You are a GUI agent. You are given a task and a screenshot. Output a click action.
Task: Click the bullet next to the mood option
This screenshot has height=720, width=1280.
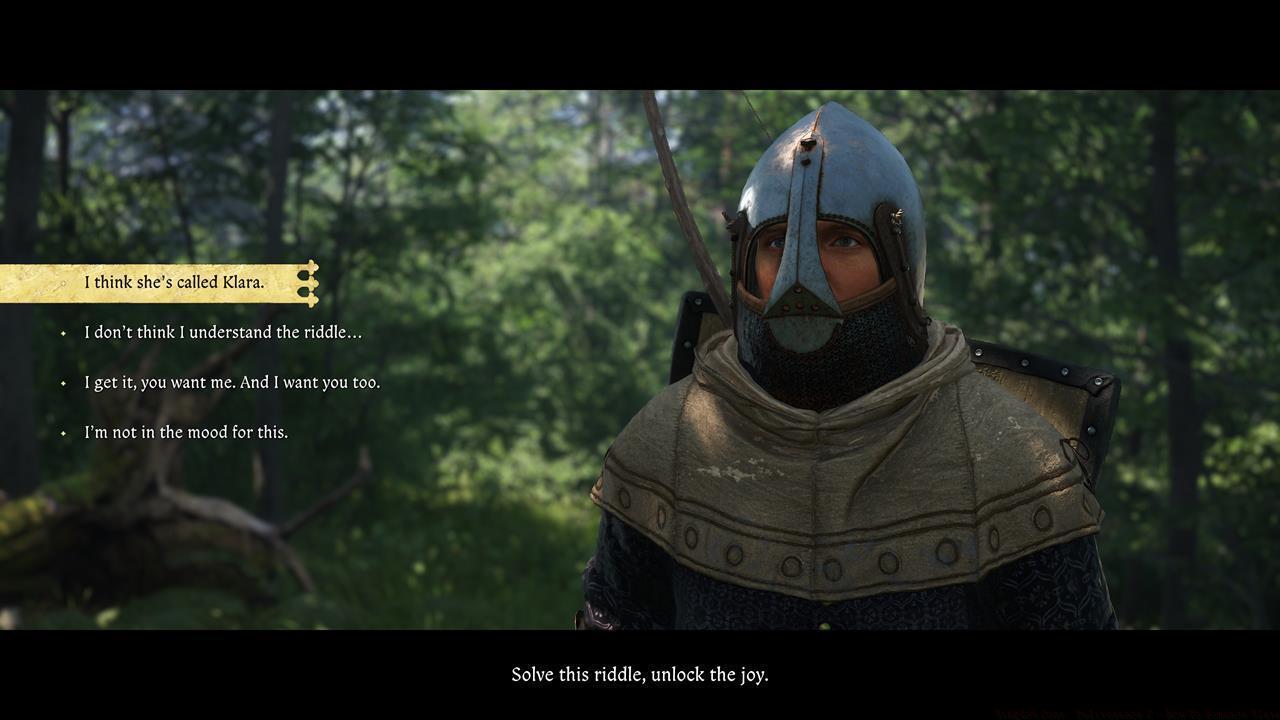pos(62,432)
